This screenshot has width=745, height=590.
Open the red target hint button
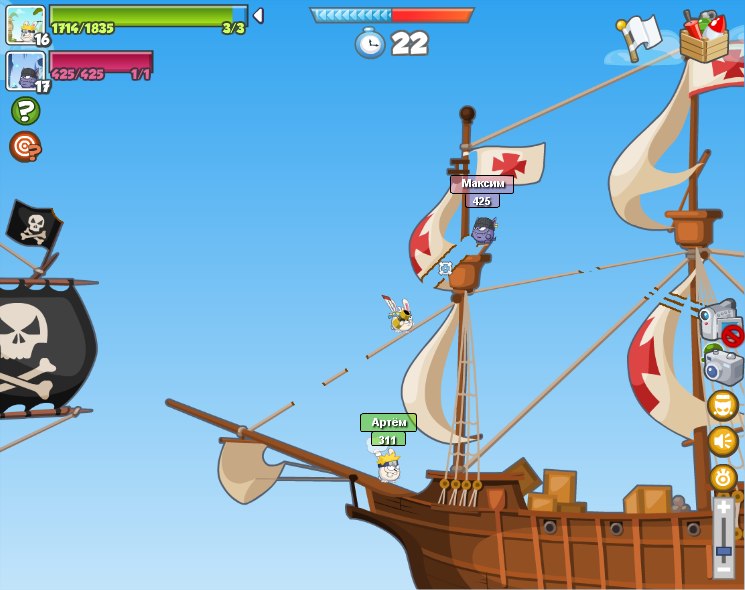tap(25, 146)
